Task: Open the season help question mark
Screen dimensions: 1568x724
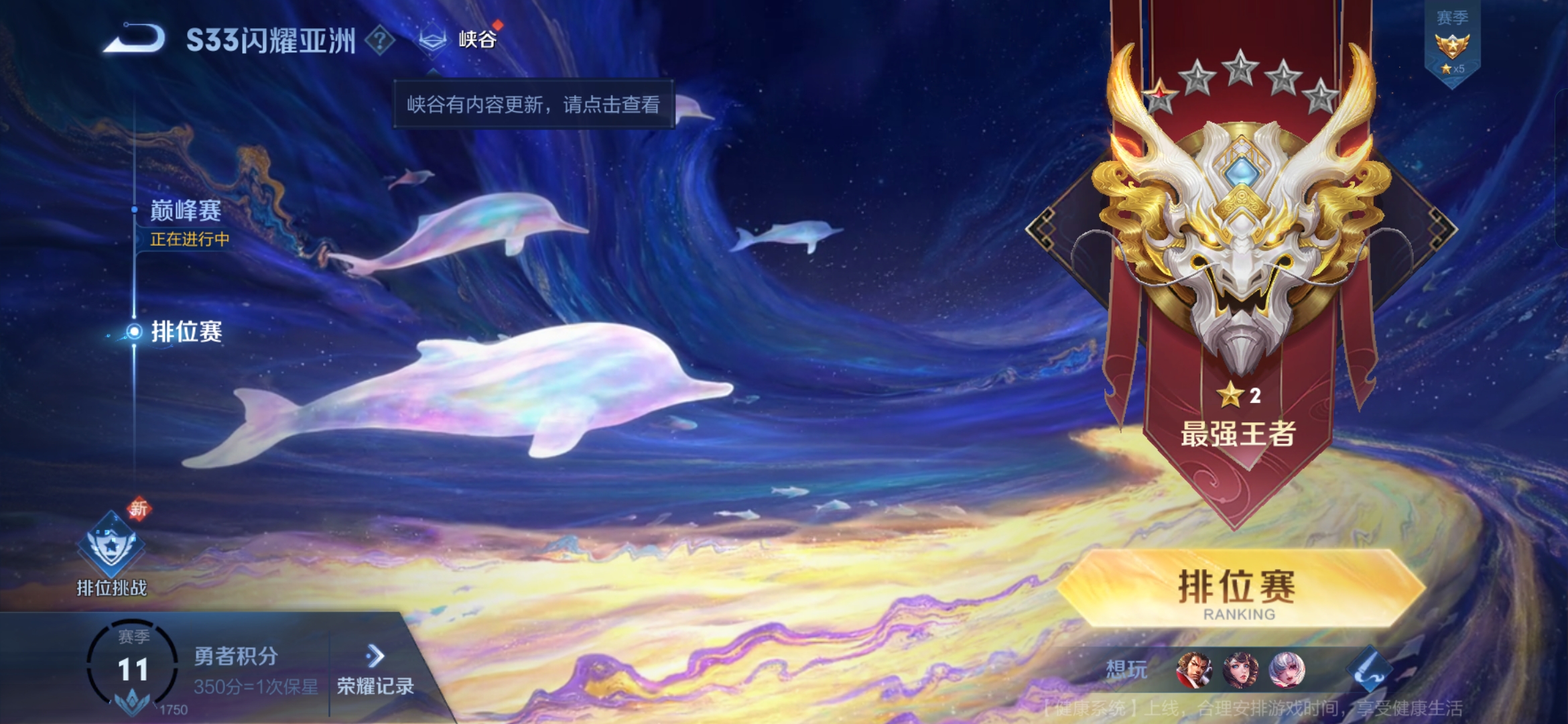Action: coord(380,40)
